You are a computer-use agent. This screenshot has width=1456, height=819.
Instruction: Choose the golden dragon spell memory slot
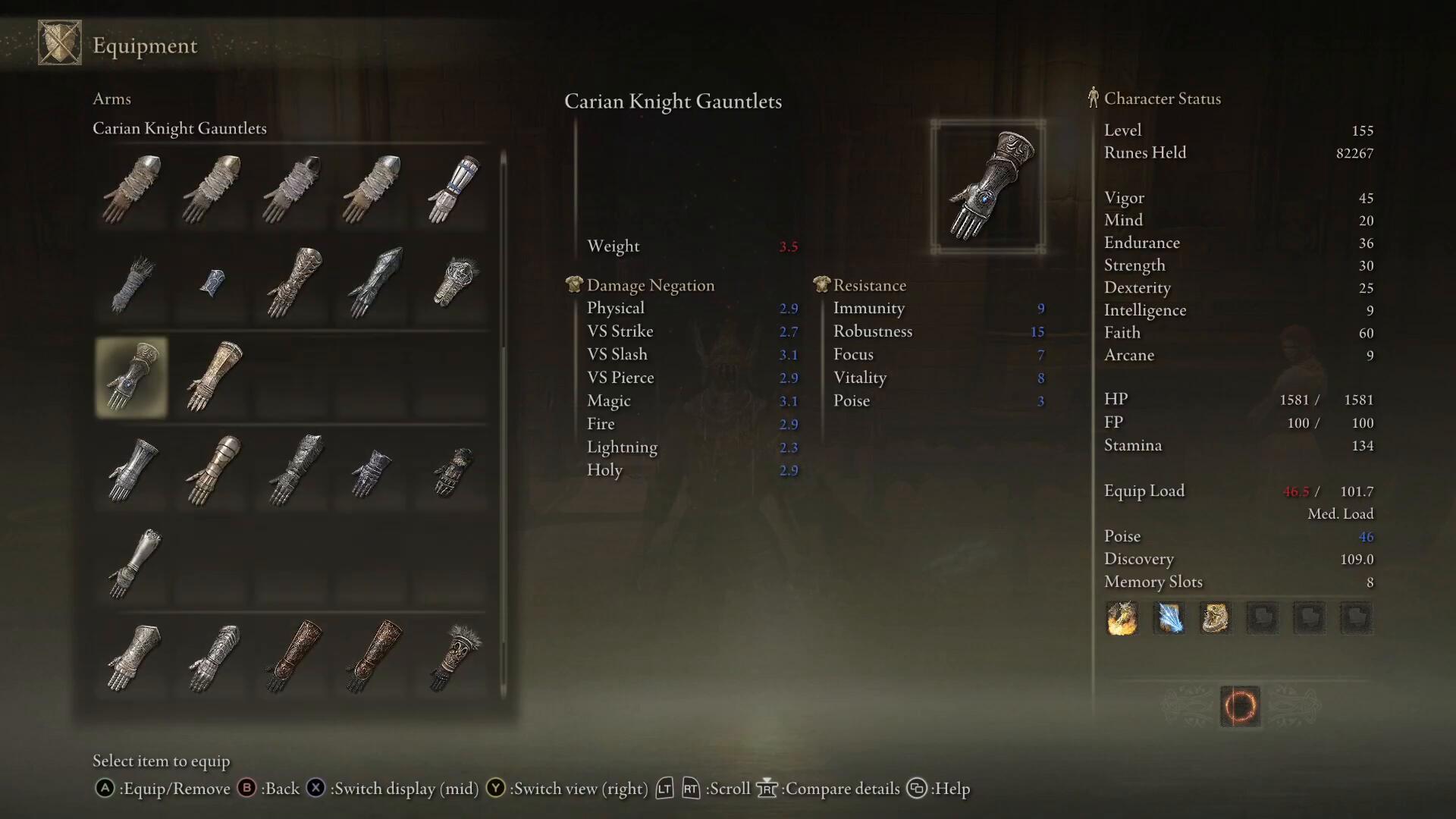point(1215,618)
